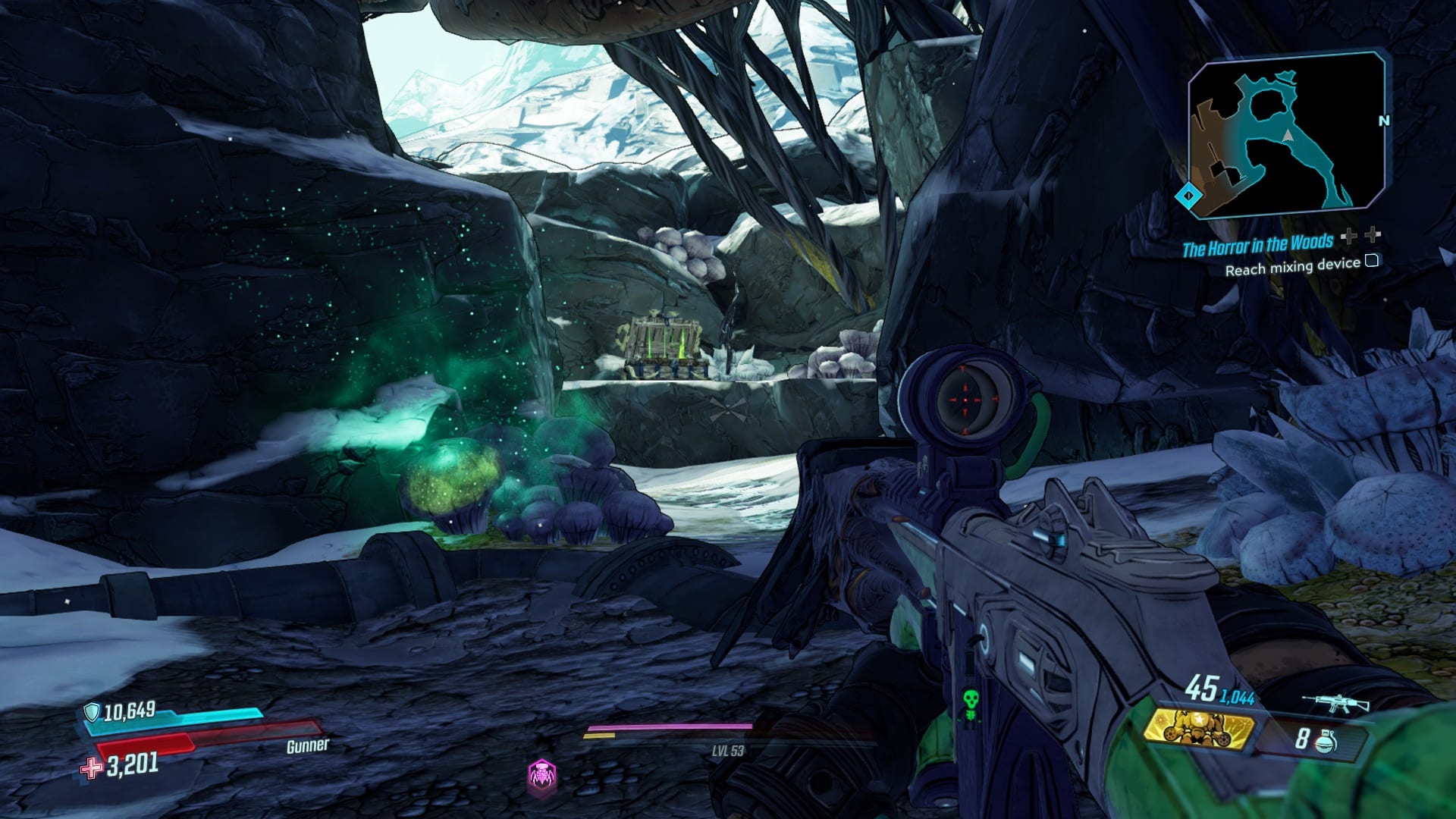This screenshot has width=1456, height=819.
Task: Click the yellow ammo type icon
Action: 1198,728
